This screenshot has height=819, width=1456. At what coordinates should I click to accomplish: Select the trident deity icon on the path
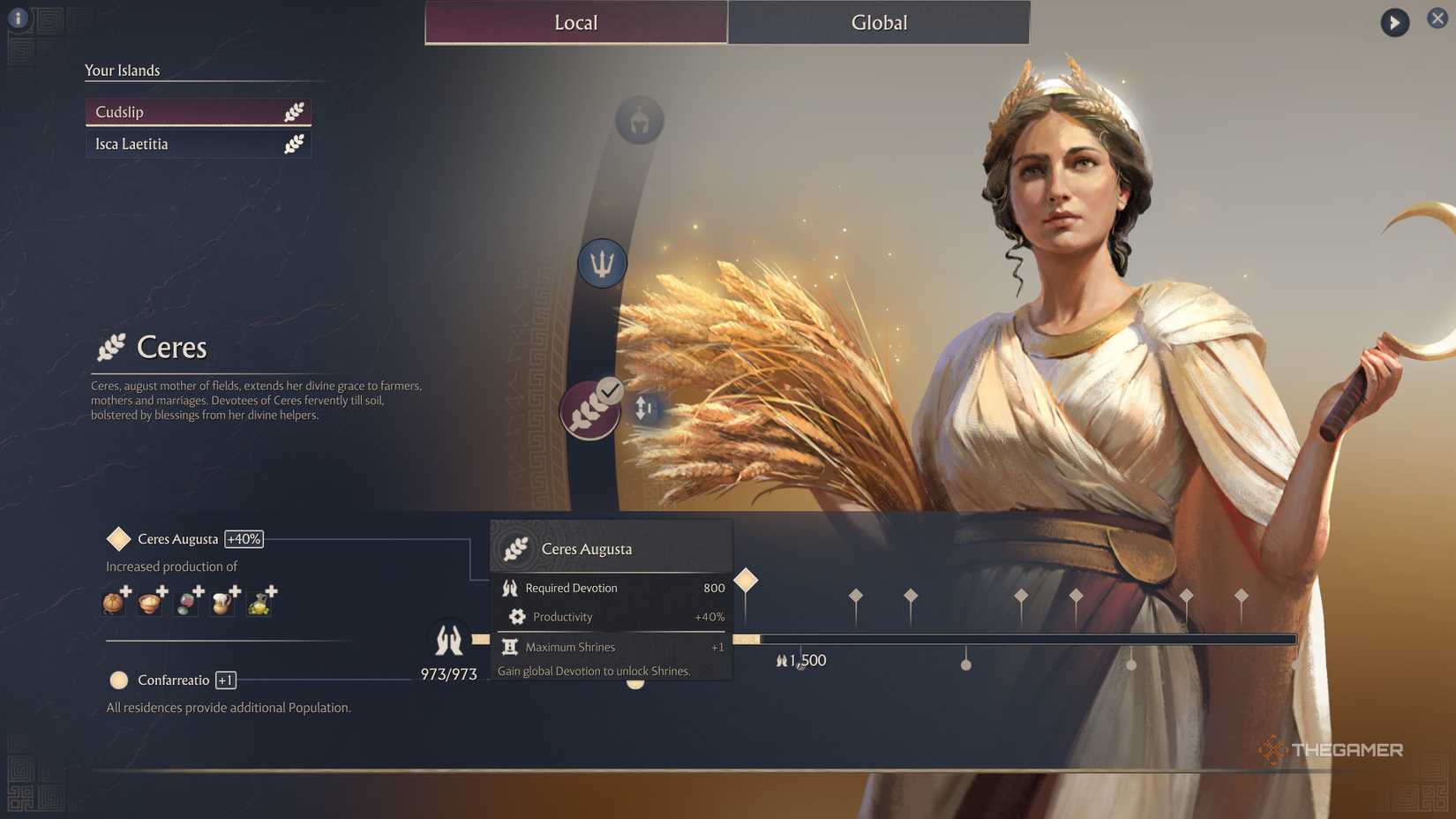coord(601,262)
